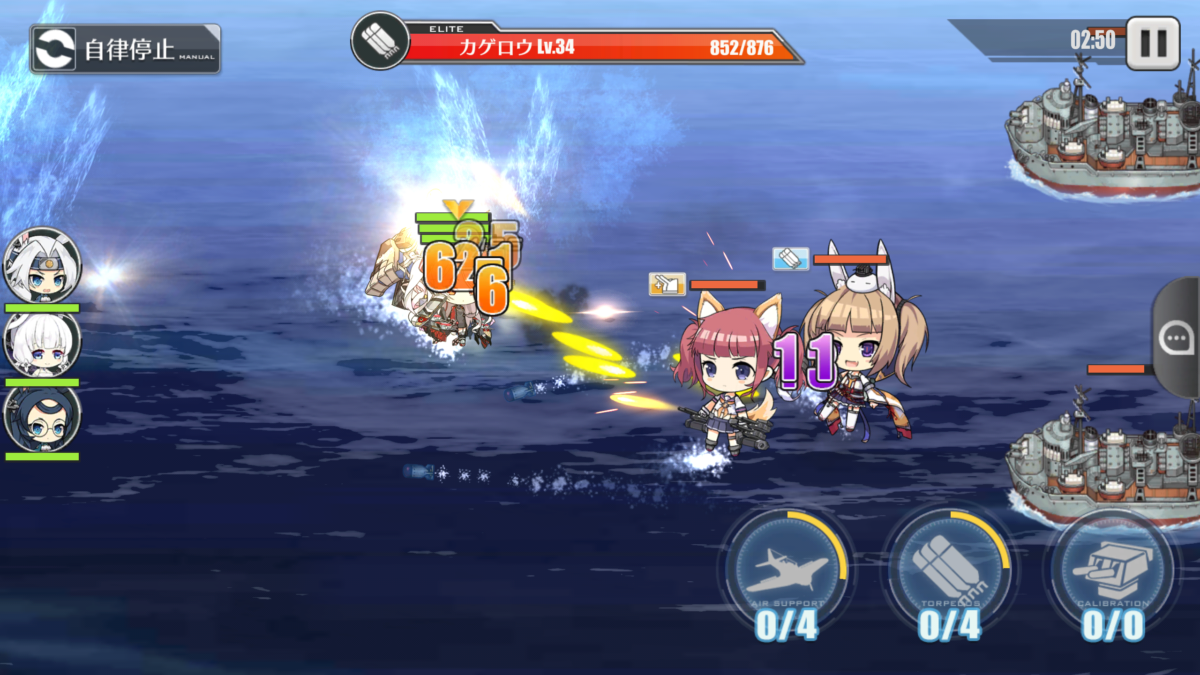Viewport: 1200px width, 675px height.
Task: Activate the Air Support skill
Action: coord(787,568)
